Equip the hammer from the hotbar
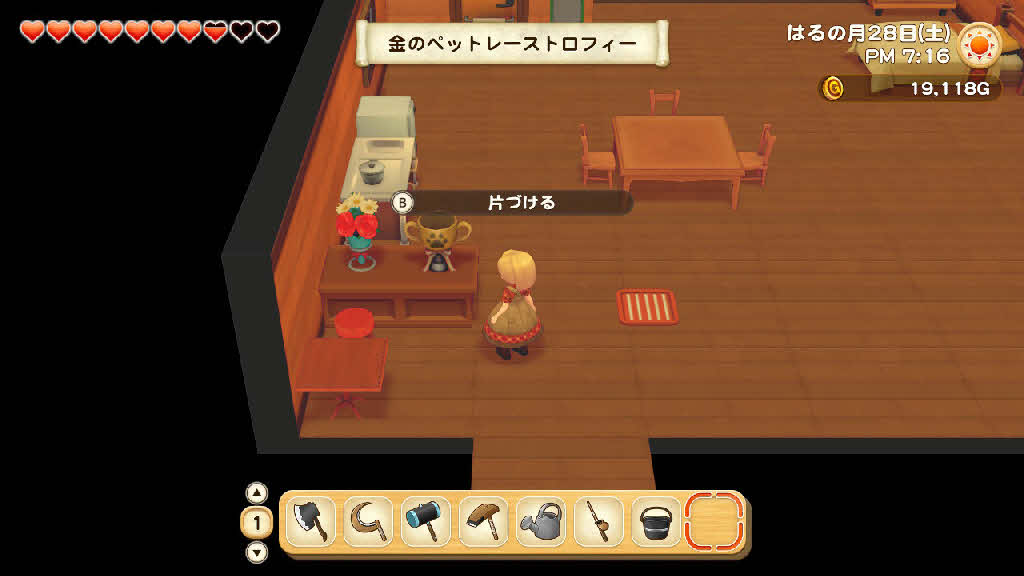This screenshot has height=576, width=1024. coord(426,521)
